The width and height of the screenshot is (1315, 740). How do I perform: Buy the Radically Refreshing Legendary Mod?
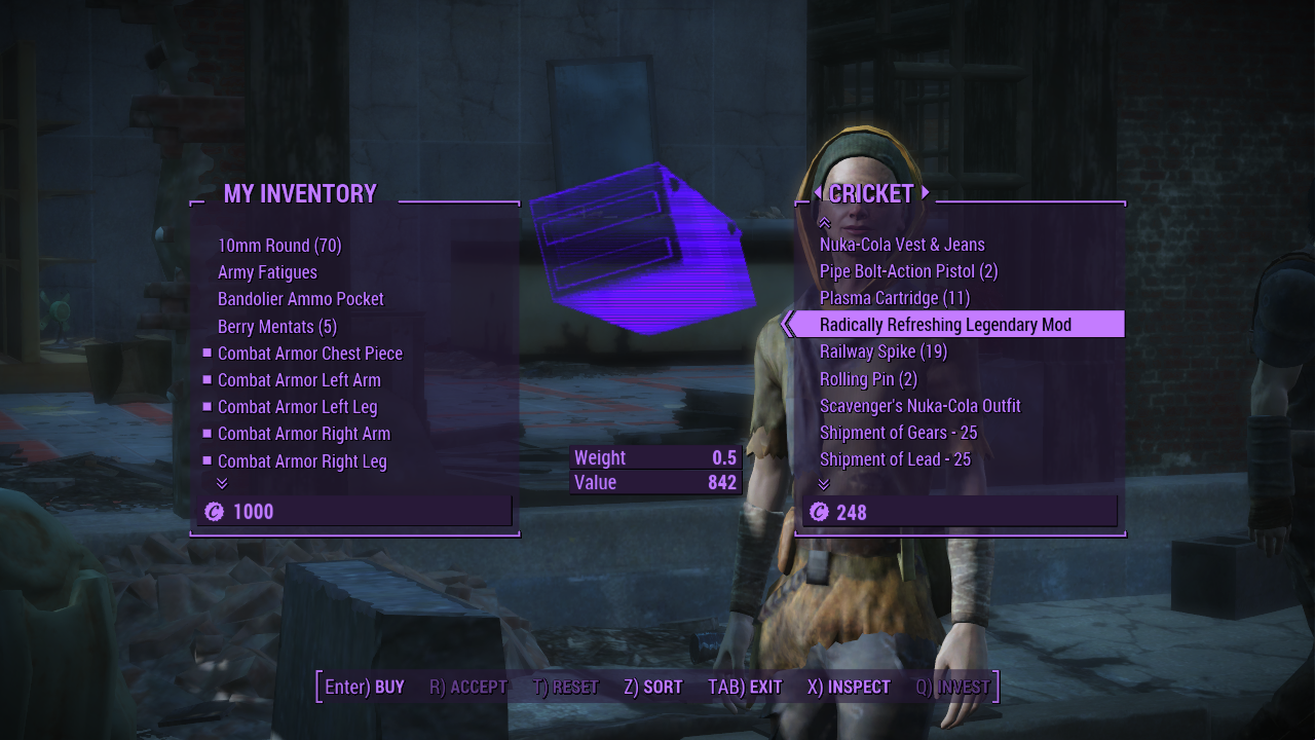point(945,324)
